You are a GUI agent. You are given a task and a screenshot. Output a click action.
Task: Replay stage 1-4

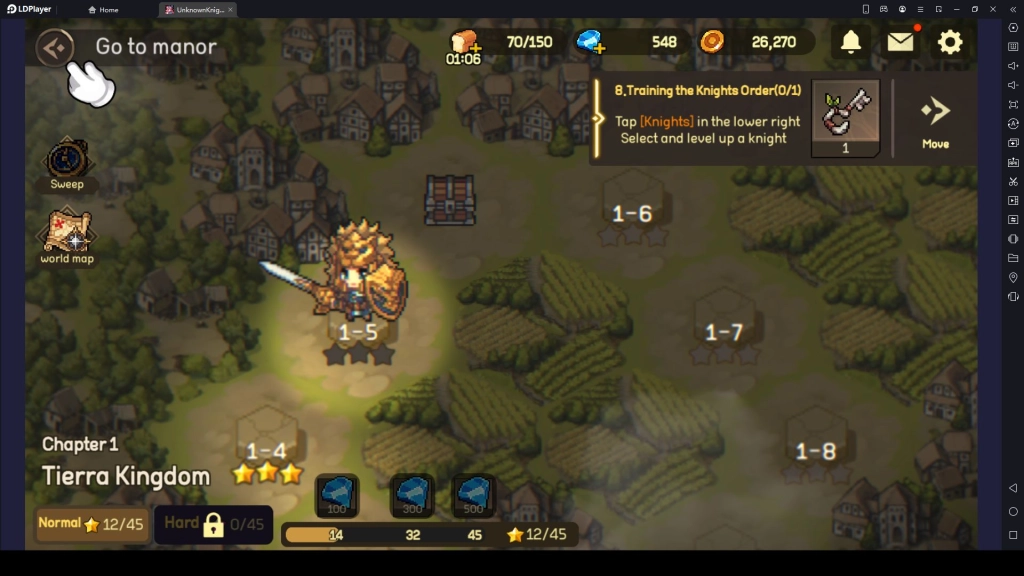pos(266,451)
